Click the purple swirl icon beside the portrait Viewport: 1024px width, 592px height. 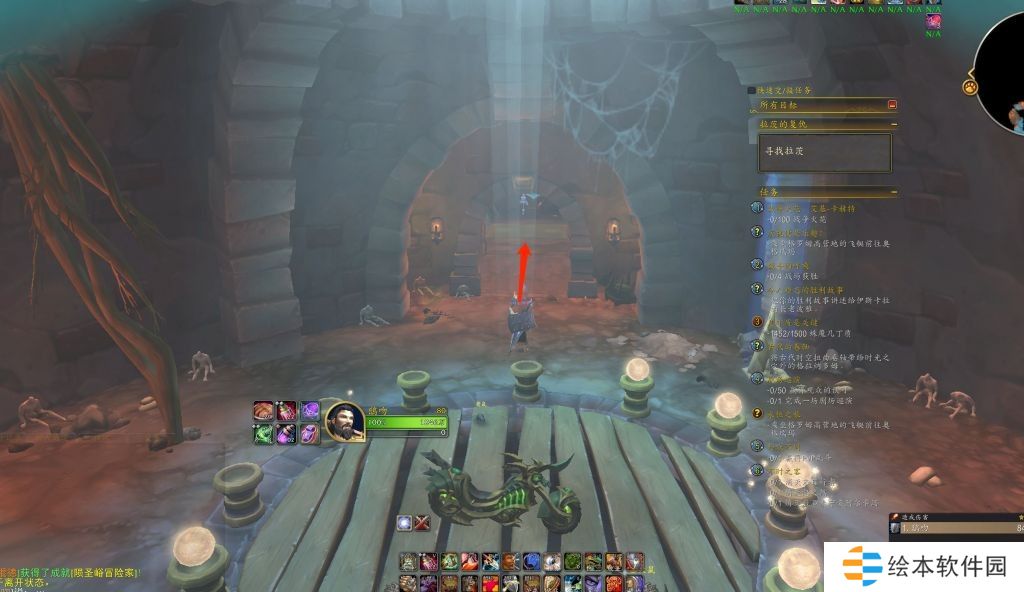[x=310, y=410]
